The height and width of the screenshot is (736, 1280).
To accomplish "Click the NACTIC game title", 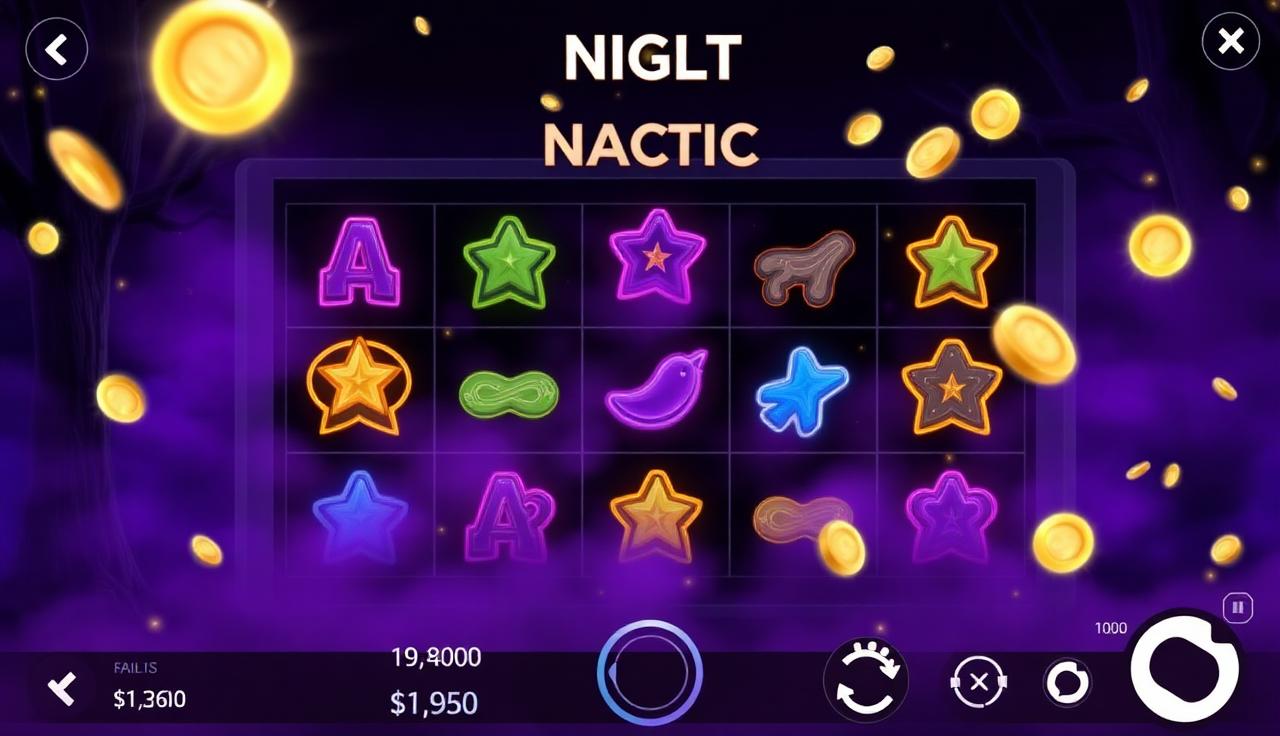I will (x=649, y=142).
